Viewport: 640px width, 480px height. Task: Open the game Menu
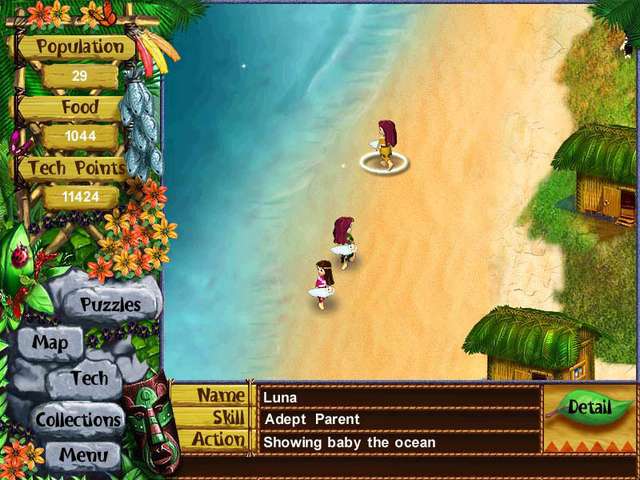tap(83, 455)
